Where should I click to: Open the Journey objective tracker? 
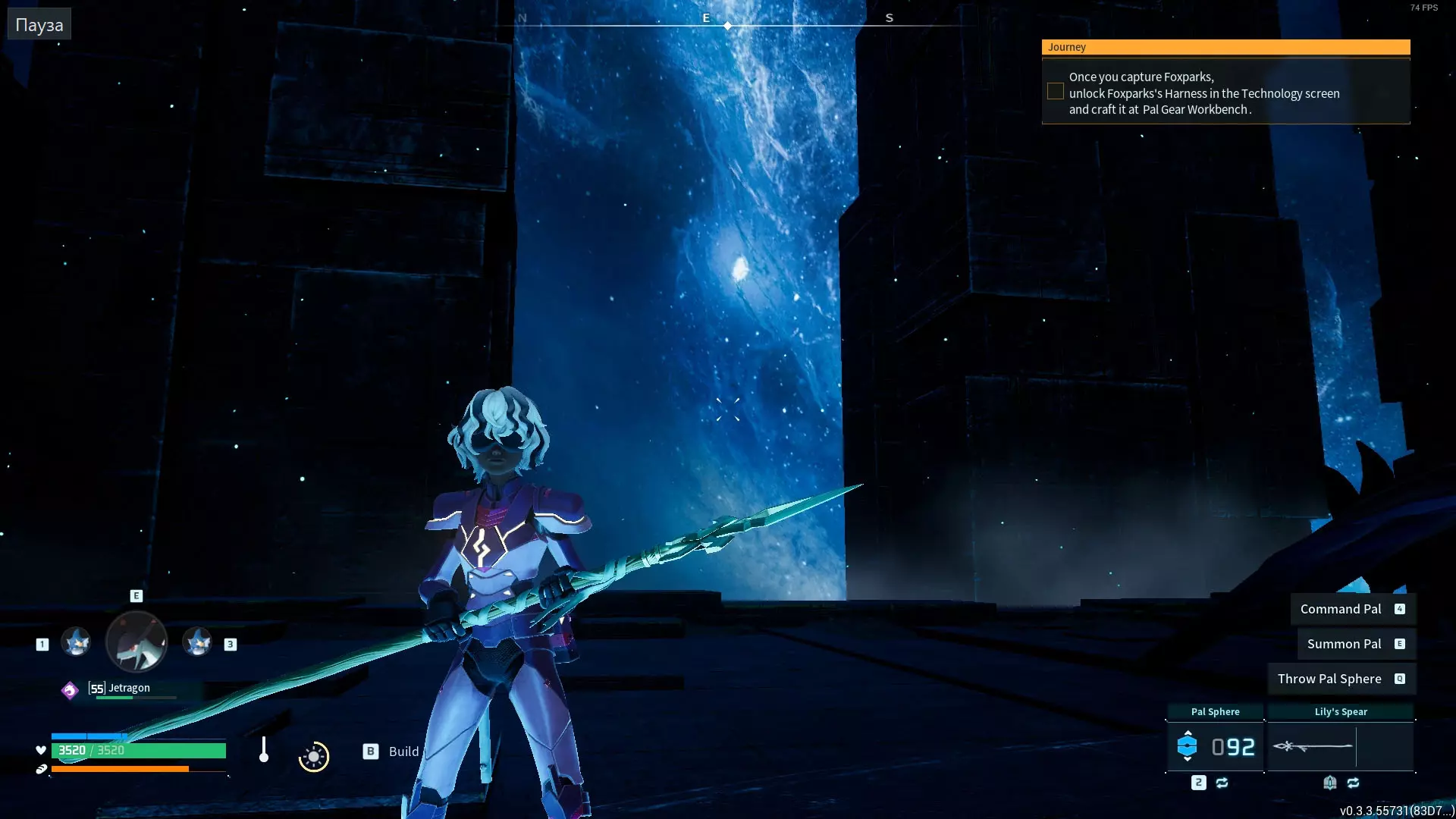click(1225, 47)
